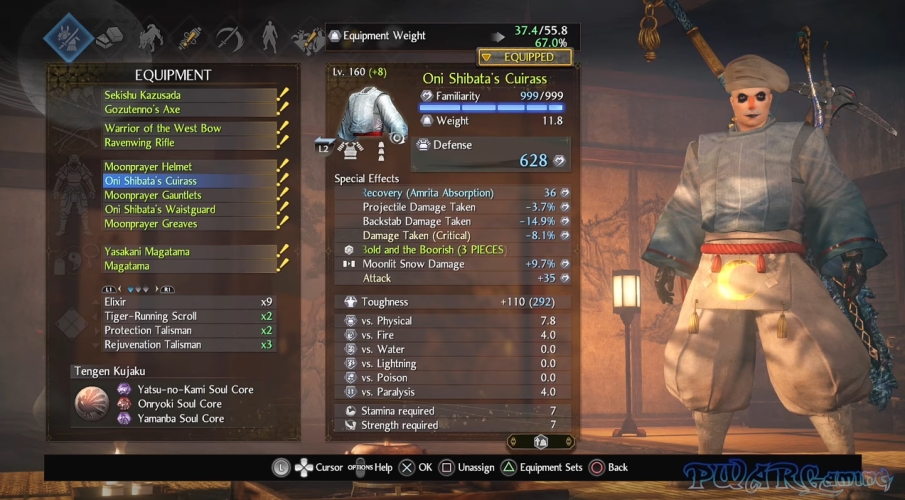
Task: Switch to the storage boxes tab
Action: [108, 37]
